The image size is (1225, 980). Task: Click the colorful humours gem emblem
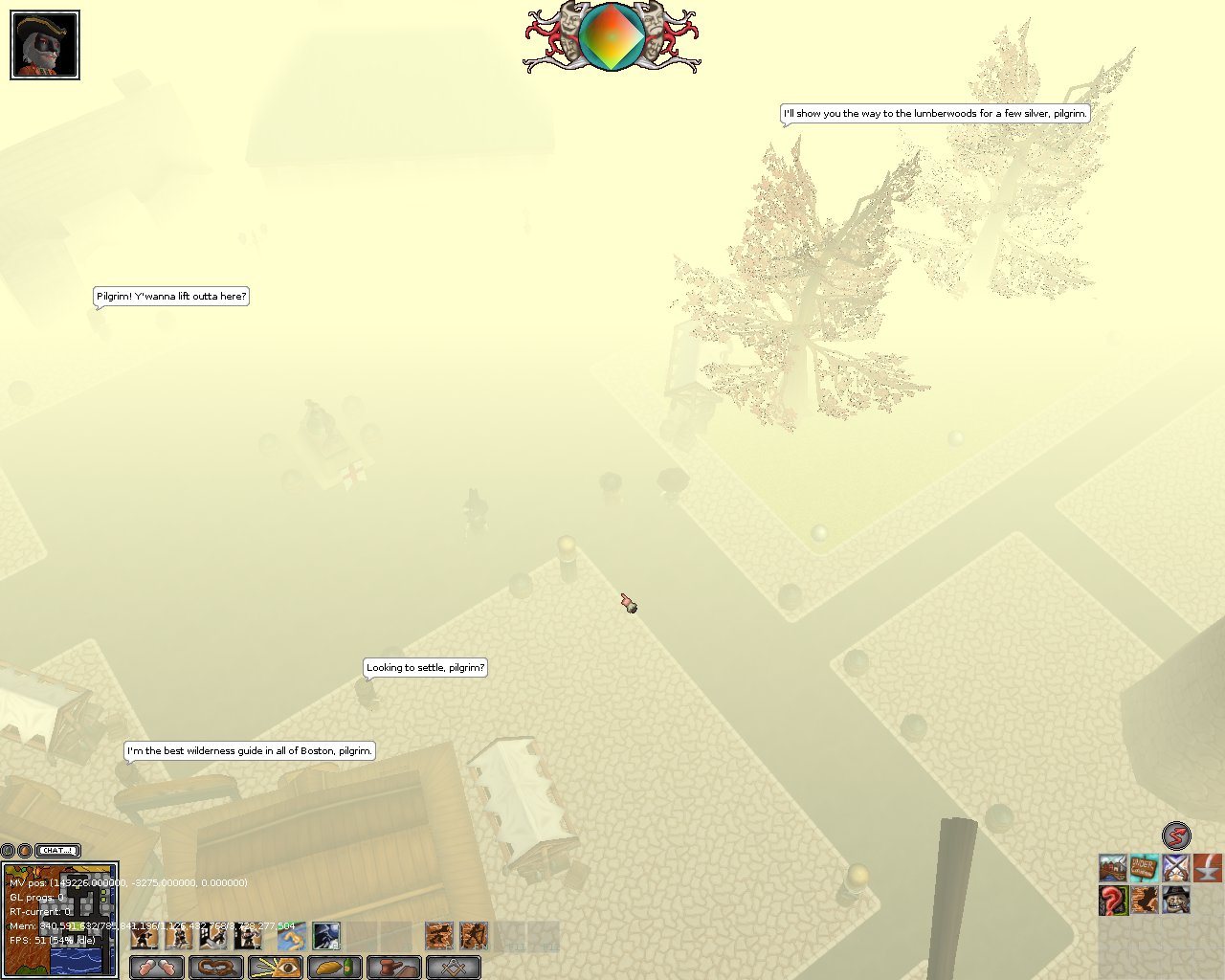pos(612,36)
